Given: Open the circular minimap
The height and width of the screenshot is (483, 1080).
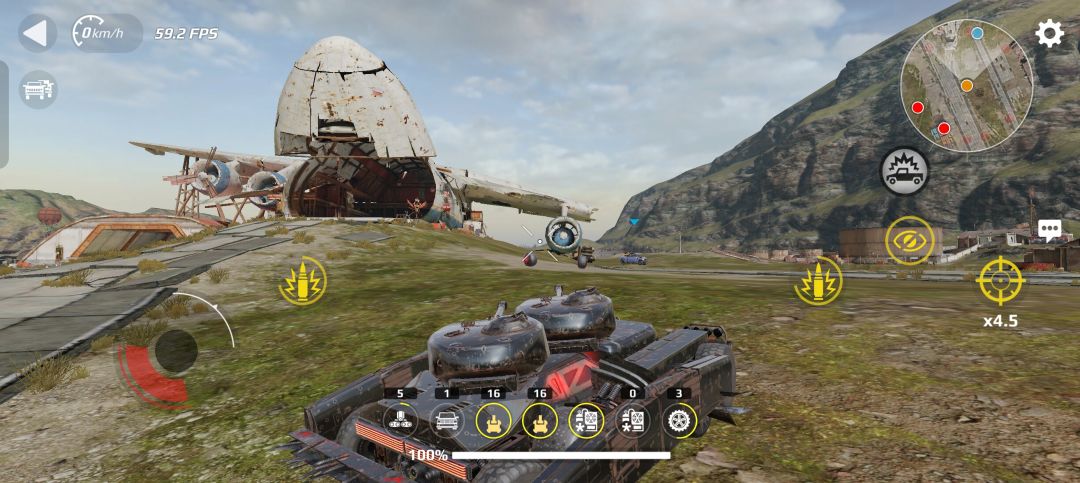Looking at the screenshot, I should (x=966, y=86).
